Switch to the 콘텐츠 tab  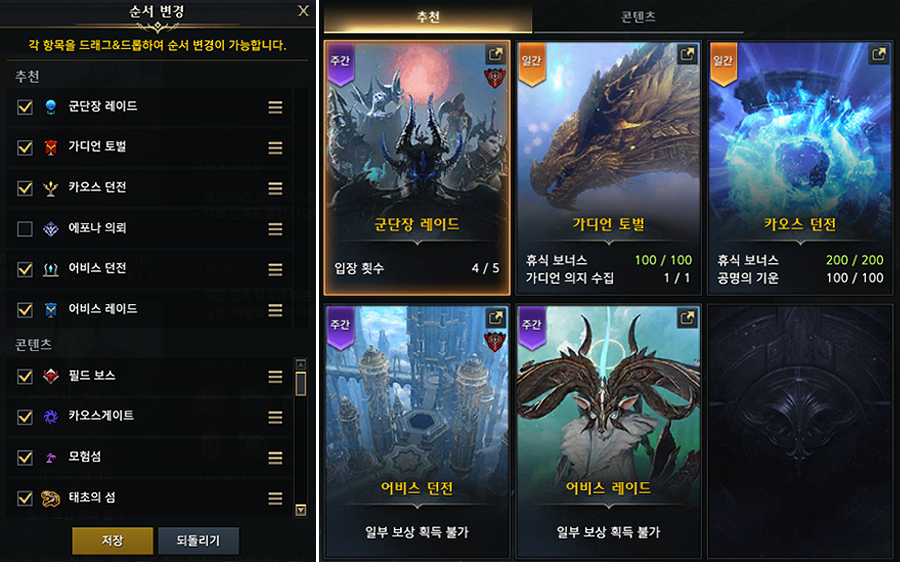pyautogui.click(x=637, y=17)
